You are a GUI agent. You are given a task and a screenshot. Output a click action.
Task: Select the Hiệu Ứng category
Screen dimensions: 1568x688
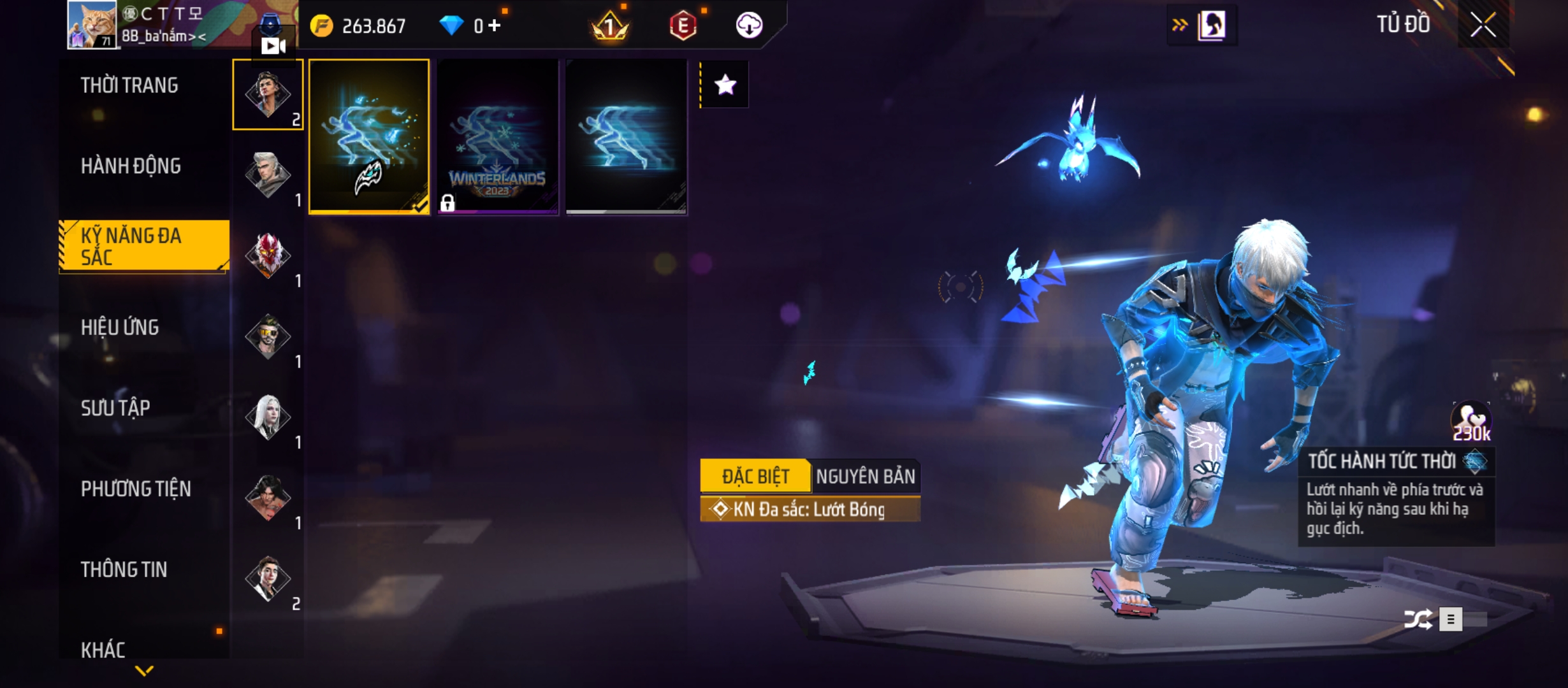point(120,327)
